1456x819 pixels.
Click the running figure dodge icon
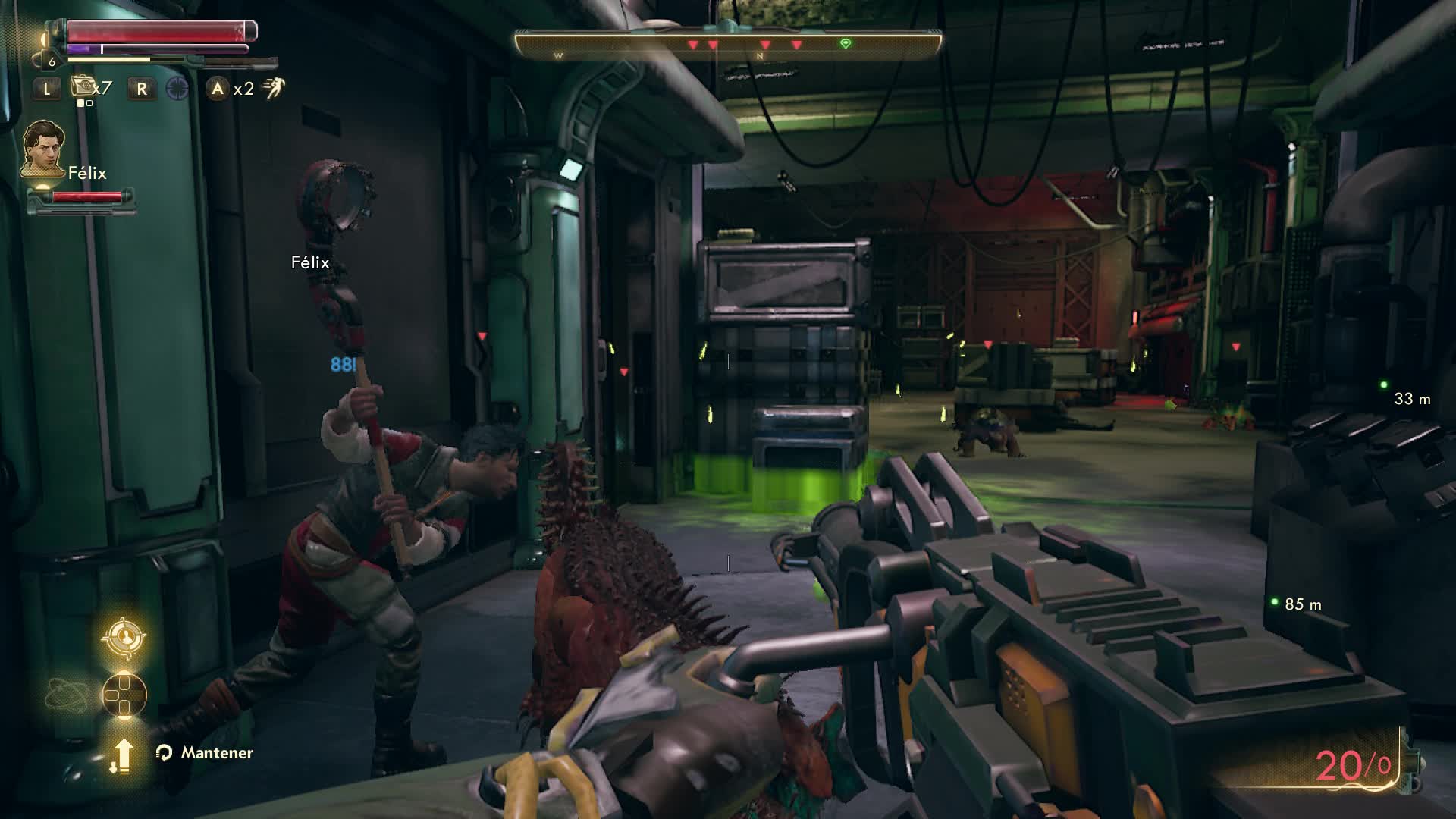[x=273, y=88]
